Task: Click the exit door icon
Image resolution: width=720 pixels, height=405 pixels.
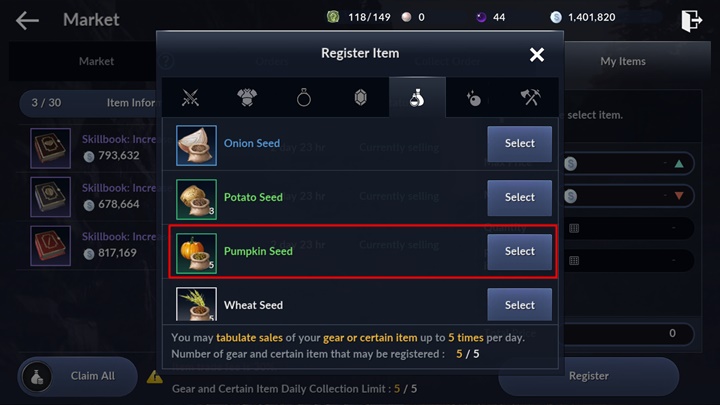Action: (x=690, y=19)
